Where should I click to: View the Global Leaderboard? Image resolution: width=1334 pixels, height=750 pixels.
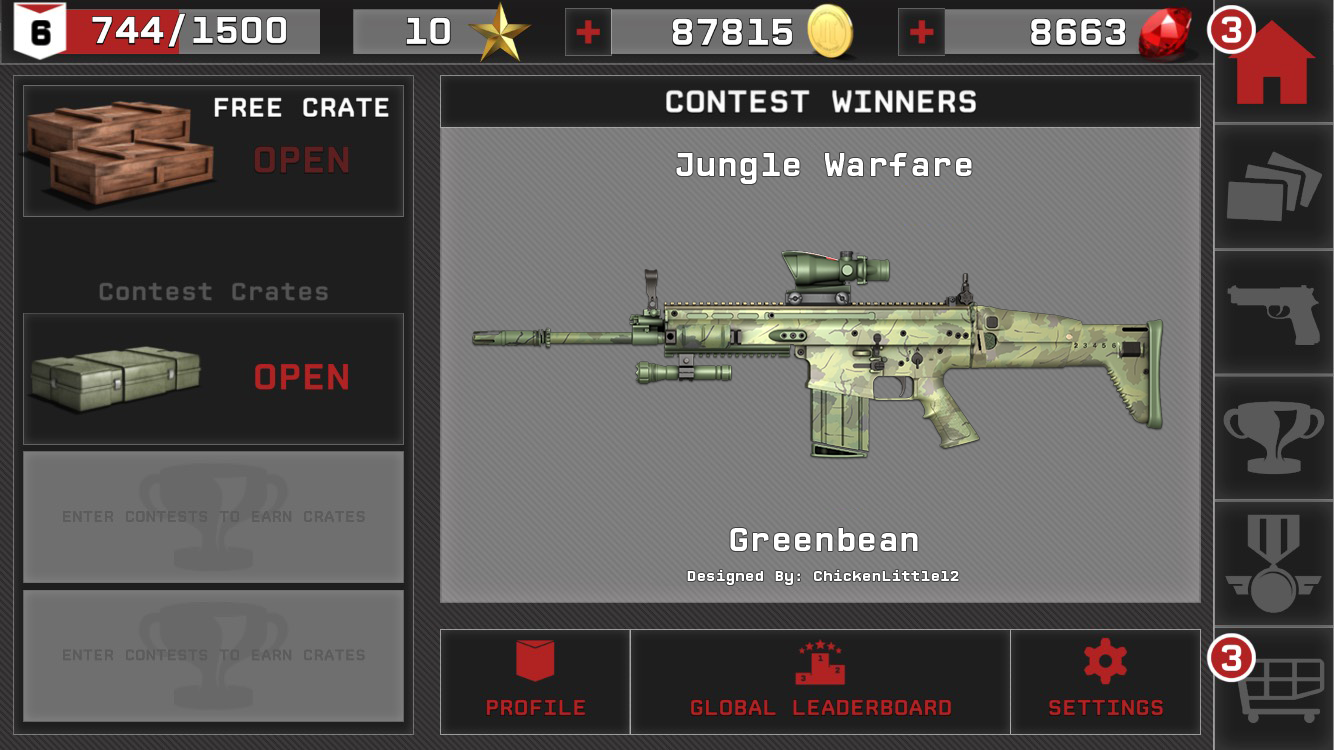819,682
